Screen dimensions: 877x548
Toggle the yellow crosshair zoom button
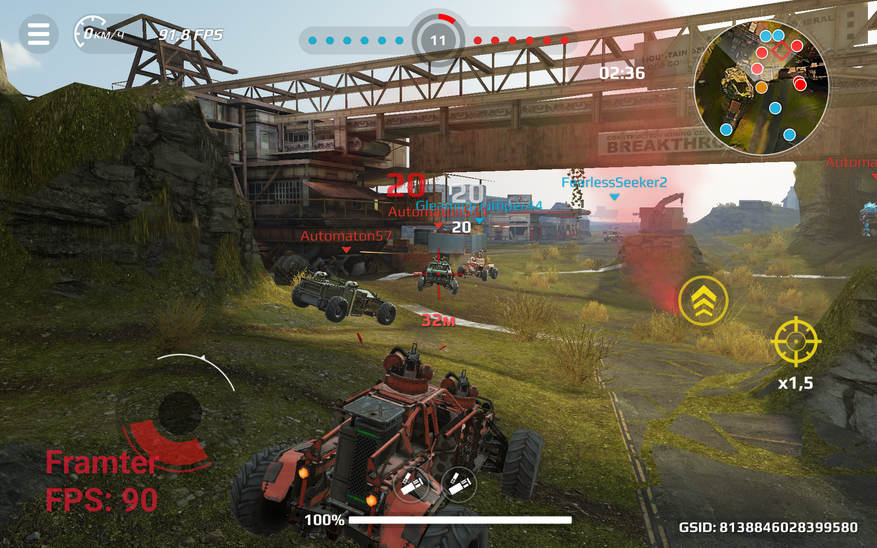tap(796, 342)
